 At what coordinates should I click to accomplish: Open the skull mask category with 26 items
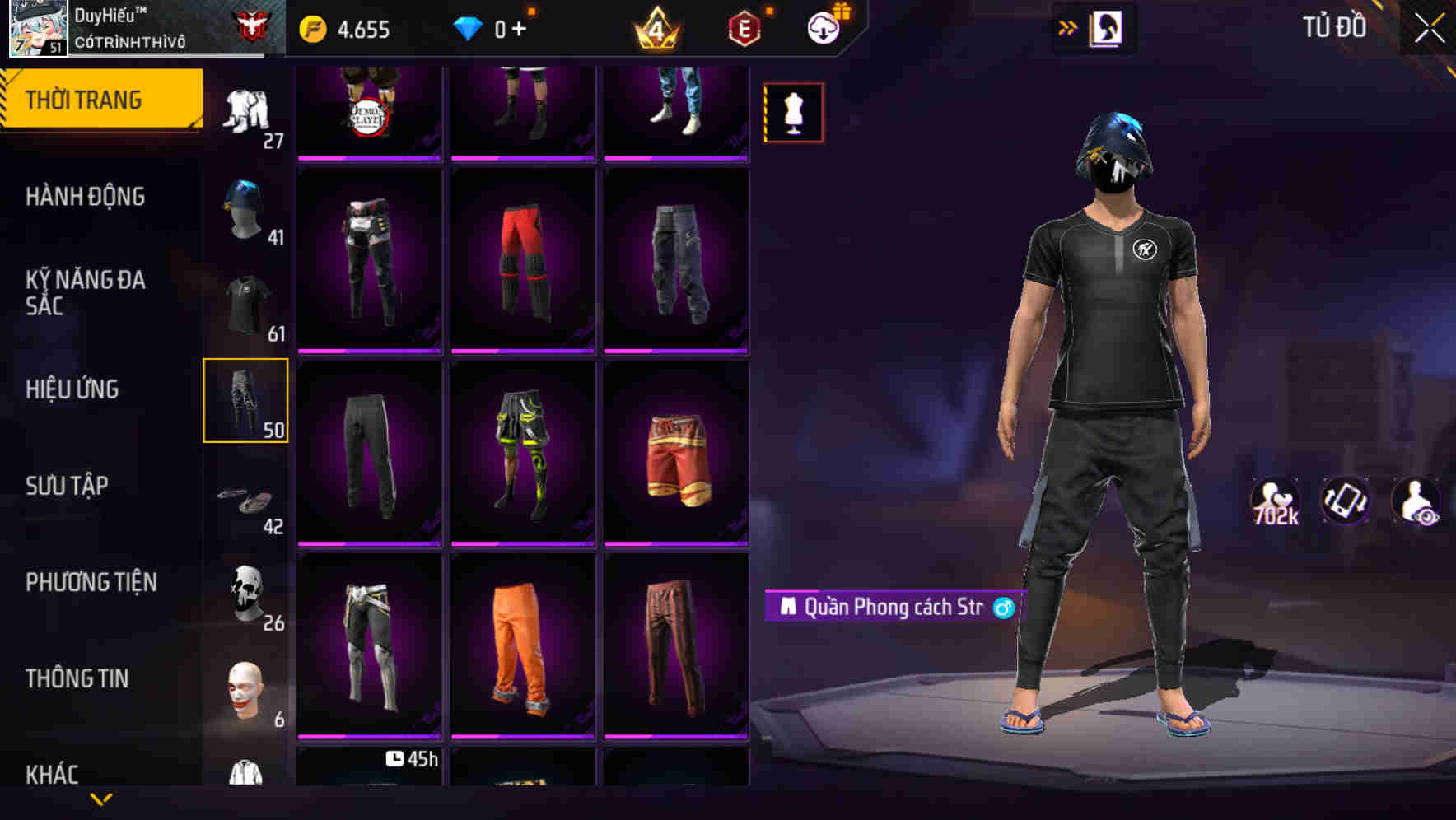tap(245, 593)
